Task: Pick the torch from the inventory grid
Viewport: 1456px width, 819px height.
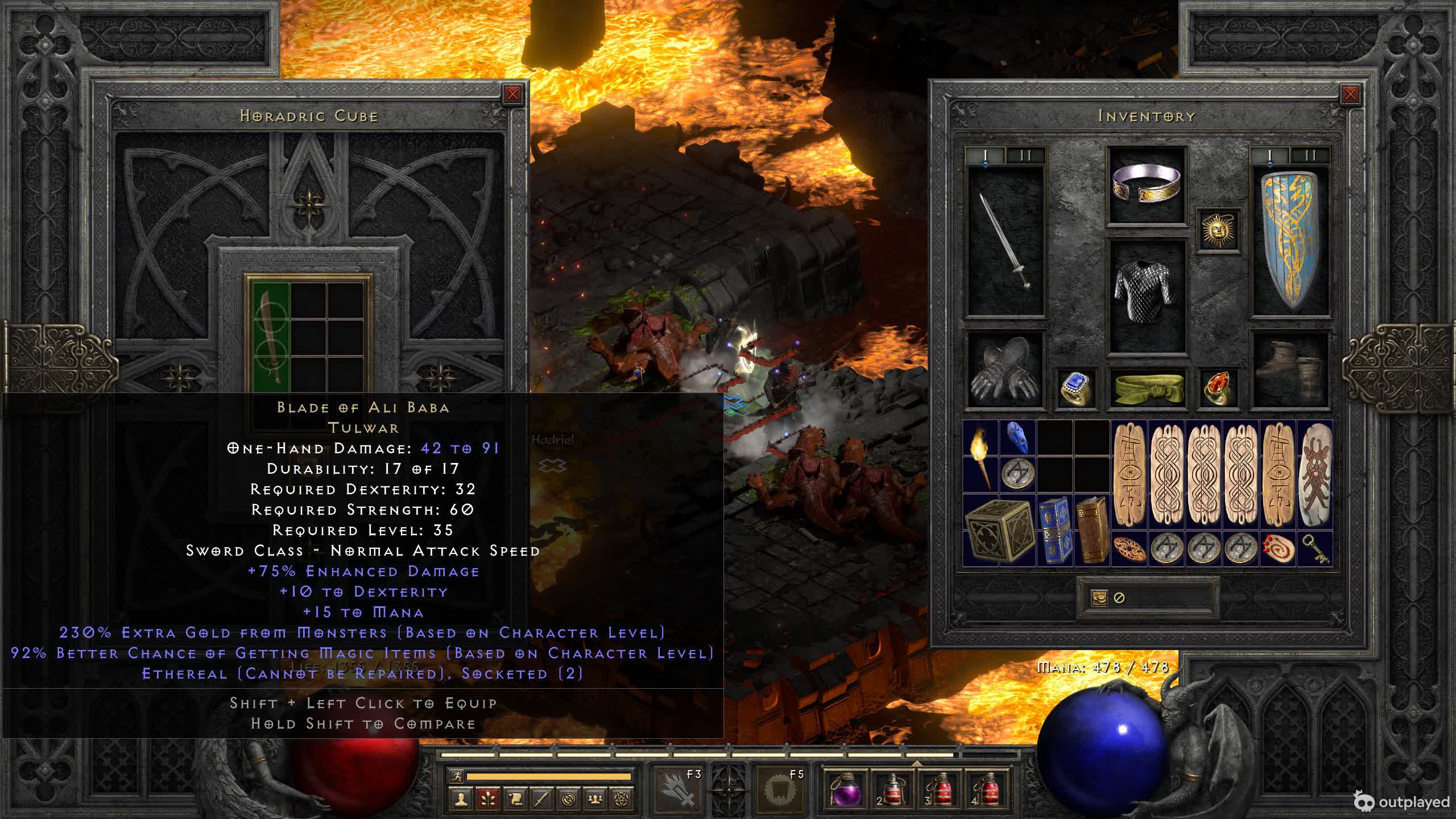Action: [981, 457]
